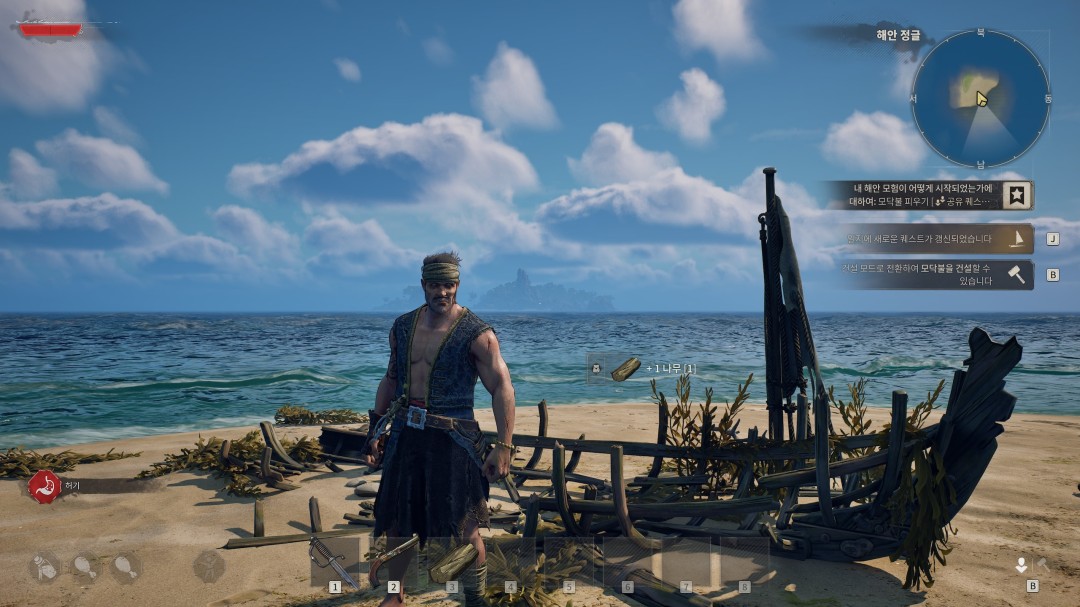Image resolution: width=1080 pixels, height=607 pixels.
Task: Open the campfire quest tracker entry
Action: point(910,195)
